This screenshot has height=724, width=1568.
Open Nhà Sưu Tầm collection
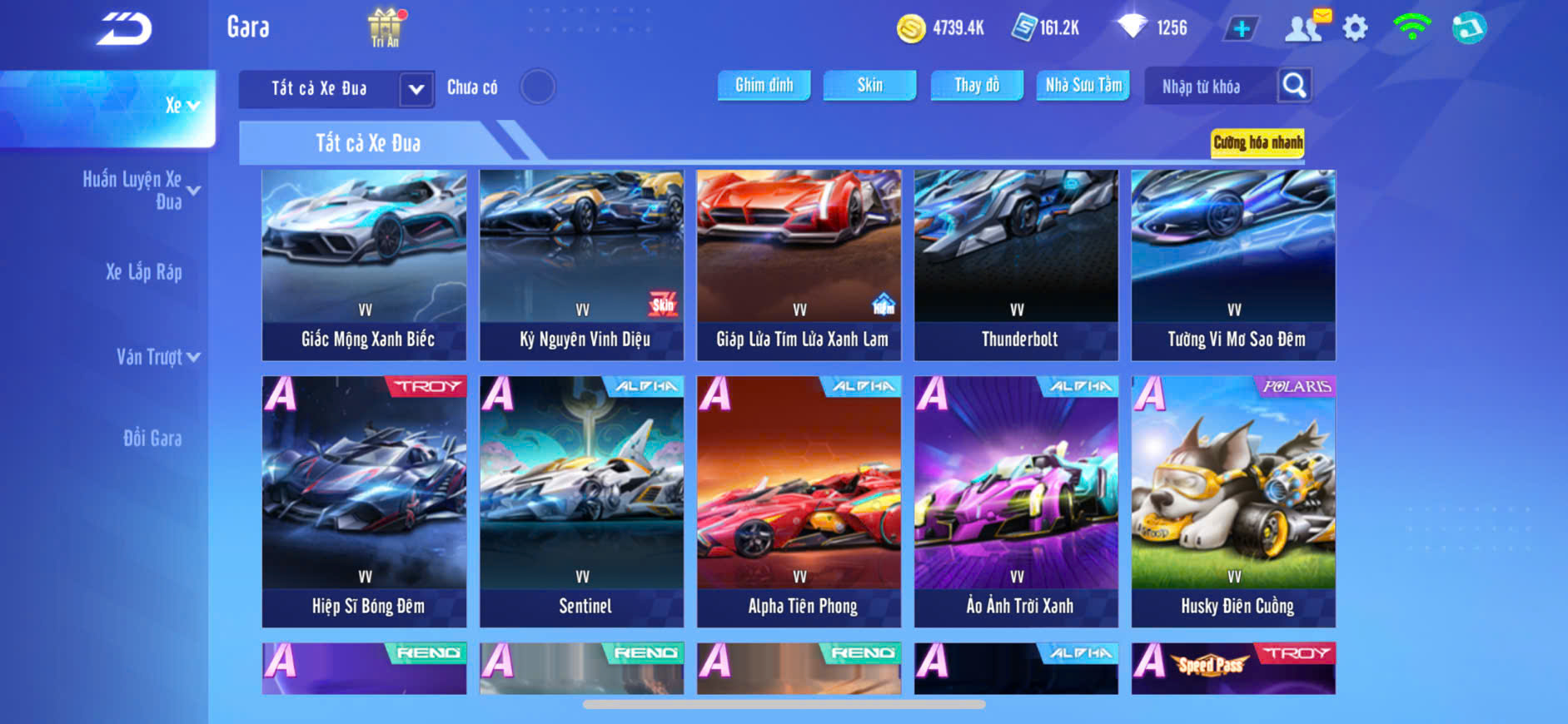(x=1083, y=85)
